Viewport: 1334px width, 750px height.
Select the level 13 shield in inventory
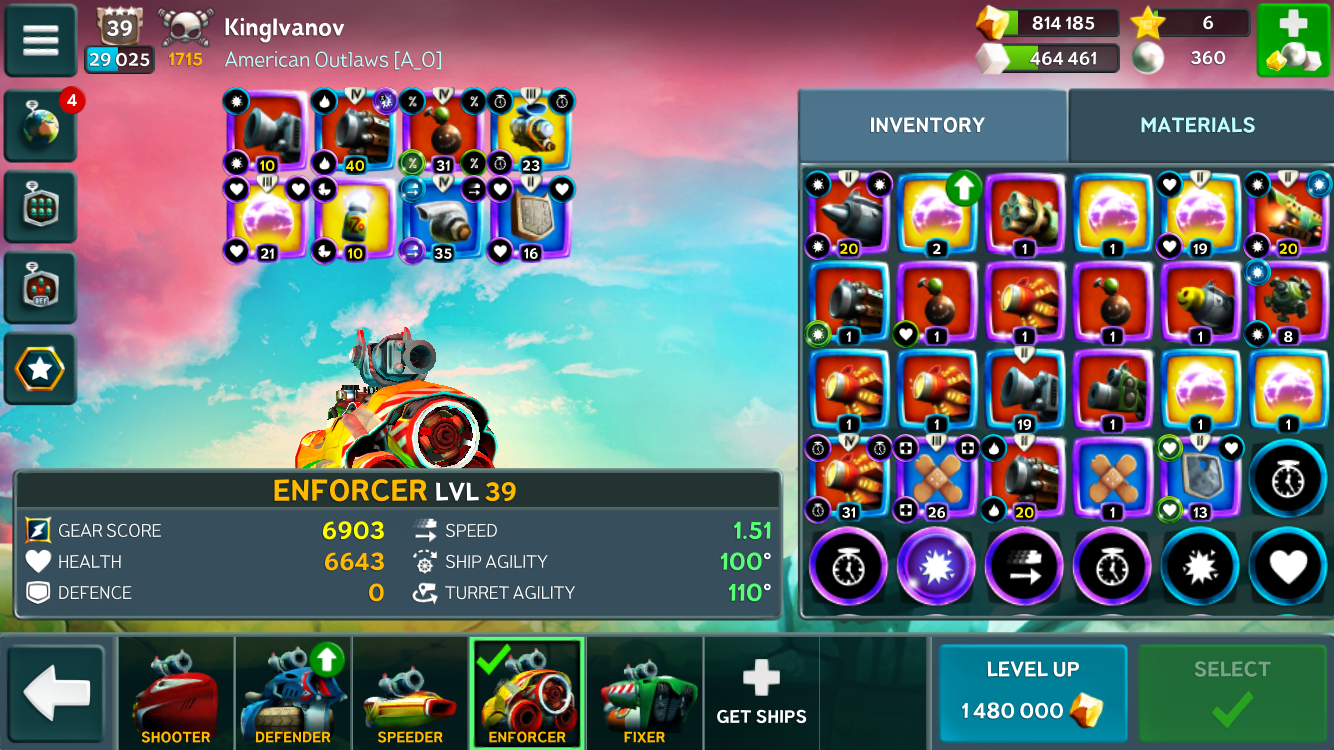[x=1199, y=479]
